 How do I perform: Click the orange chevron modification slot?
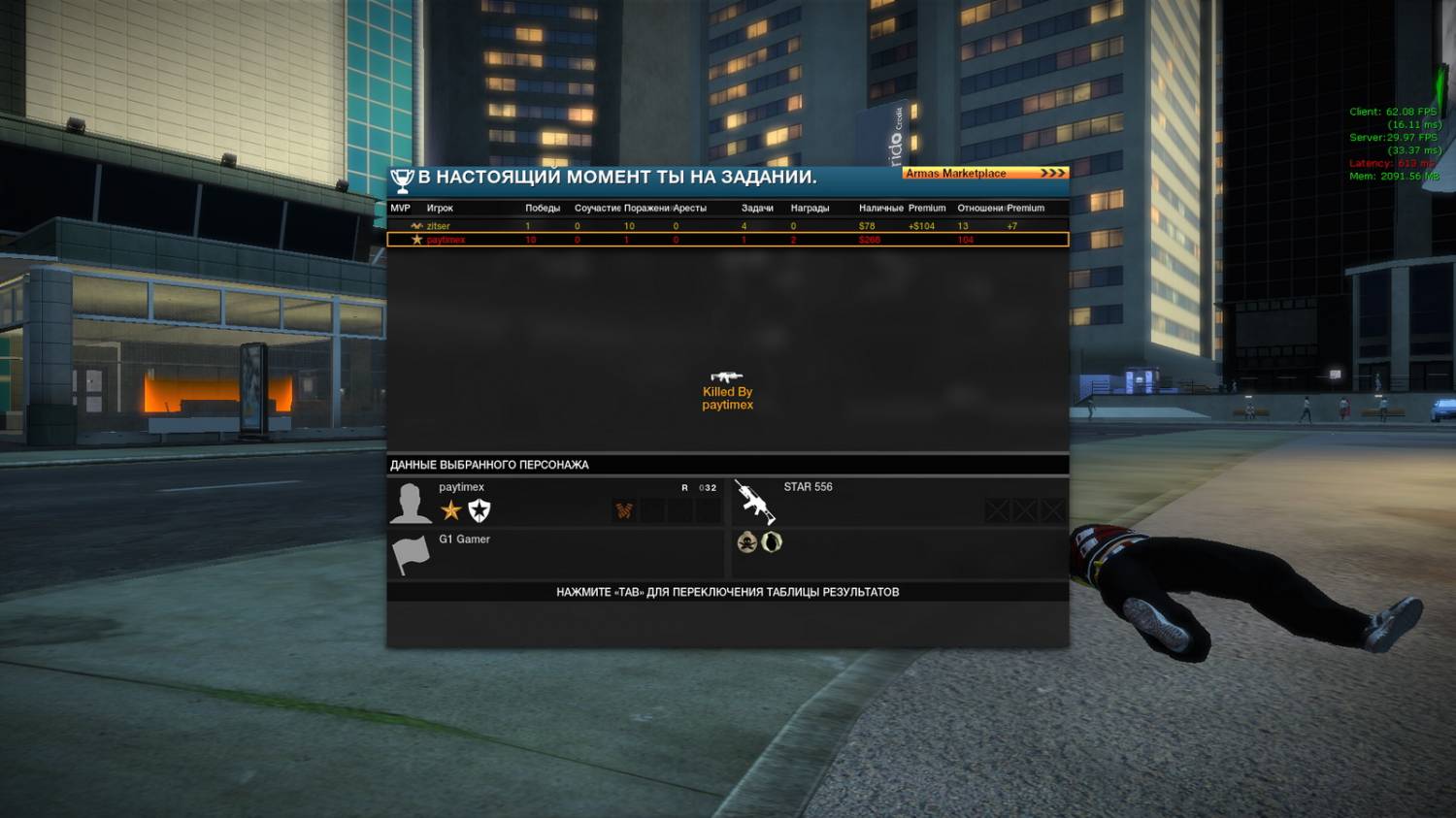(x=624, y=510)
